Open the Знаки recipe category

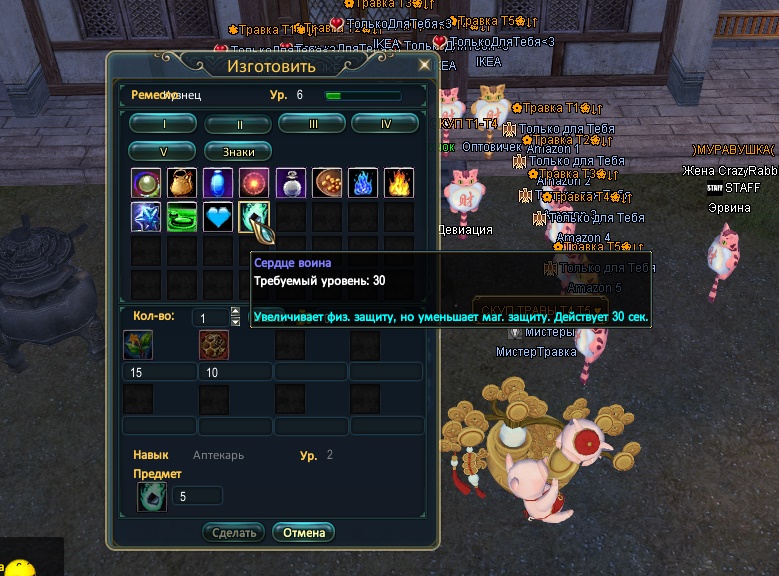238,152
